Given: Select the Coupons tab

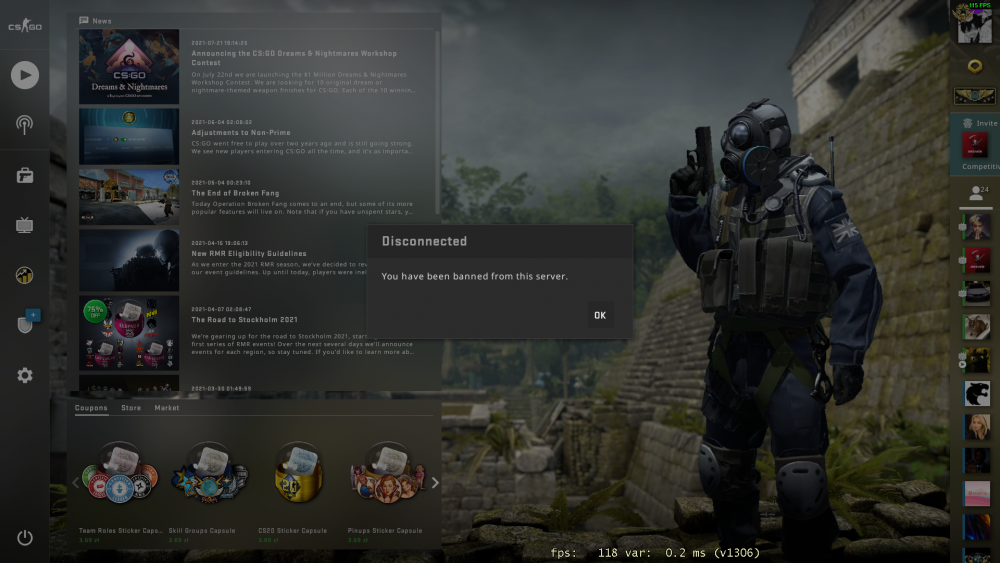Looking at the screenshot, I should (91, 408).
